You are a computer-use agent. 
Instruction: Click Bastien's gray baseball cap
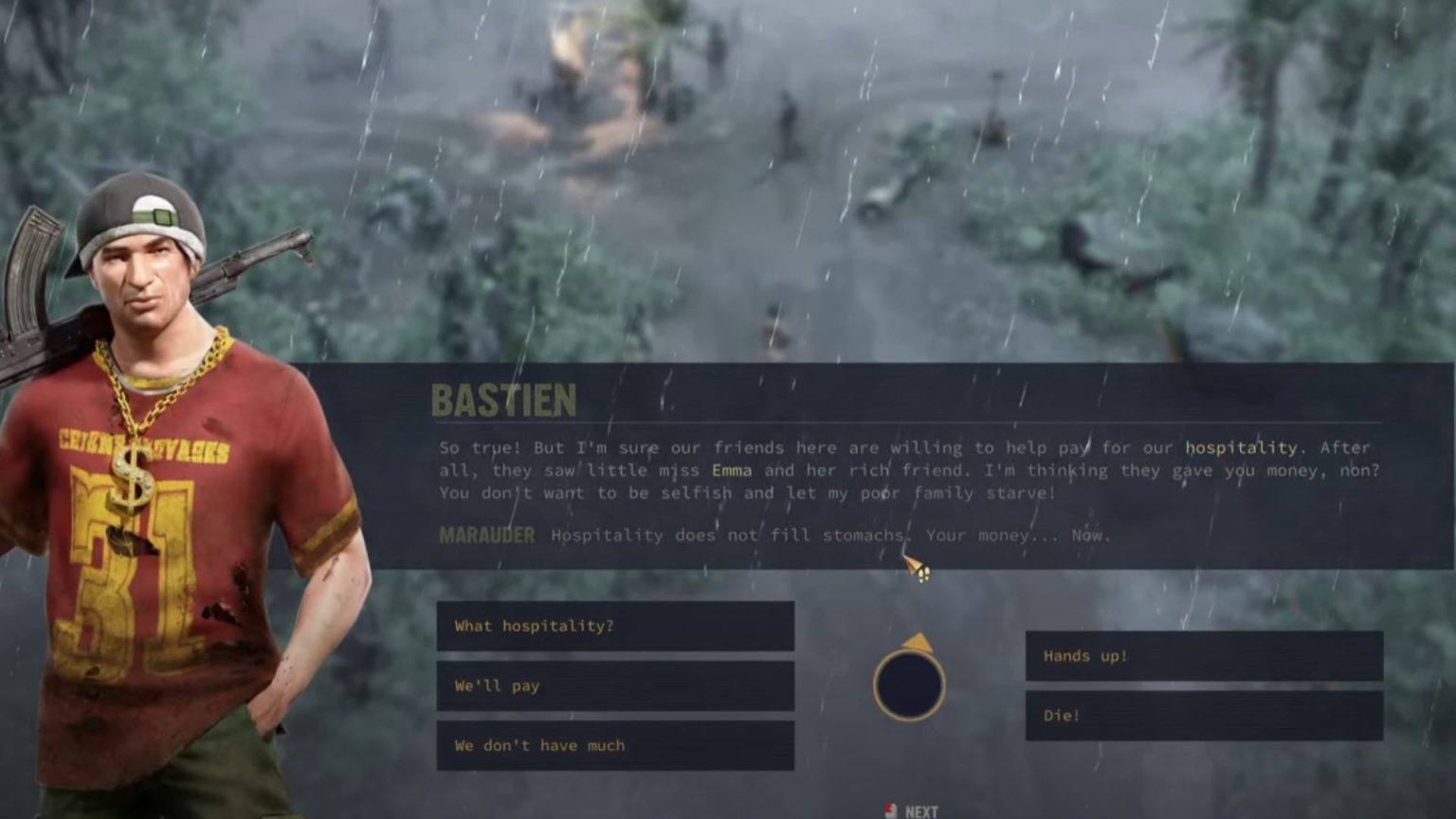144,205
